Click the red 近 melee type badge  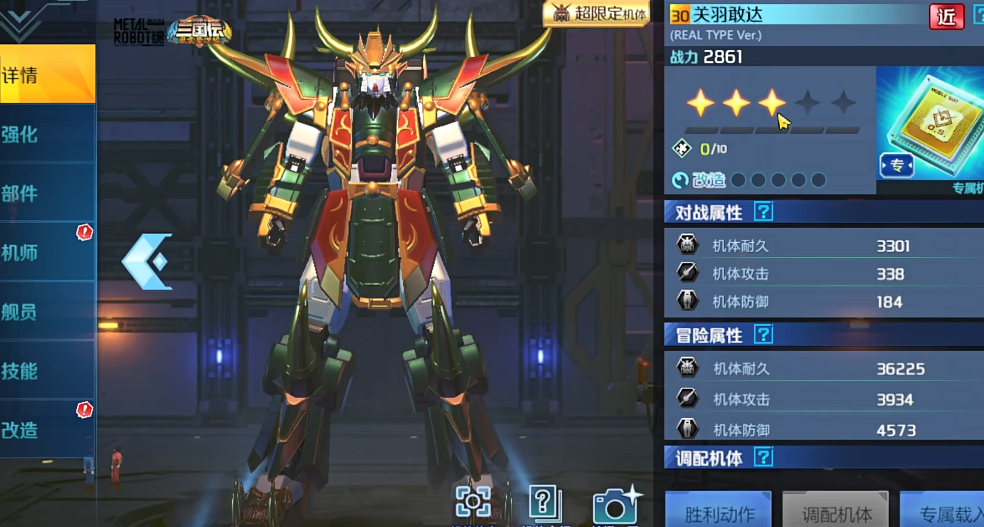click(946, 15)
